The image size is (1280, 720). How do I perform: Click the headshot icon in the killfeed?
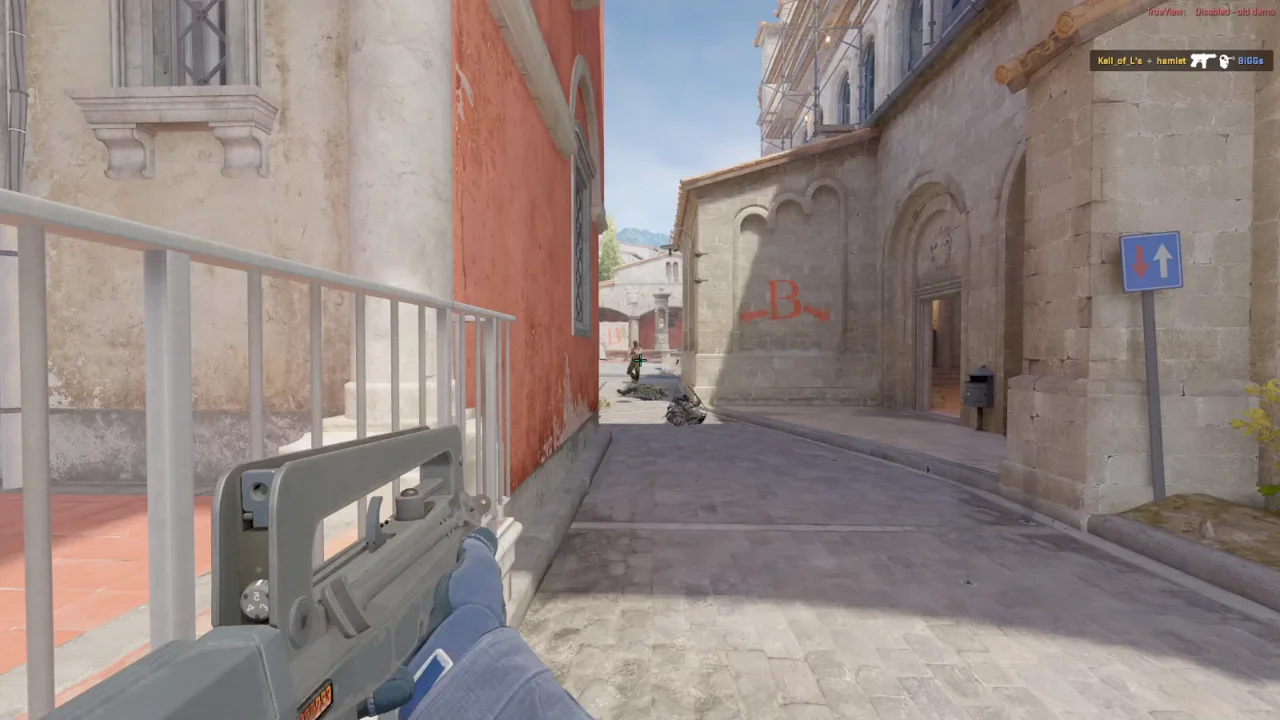1224,60
